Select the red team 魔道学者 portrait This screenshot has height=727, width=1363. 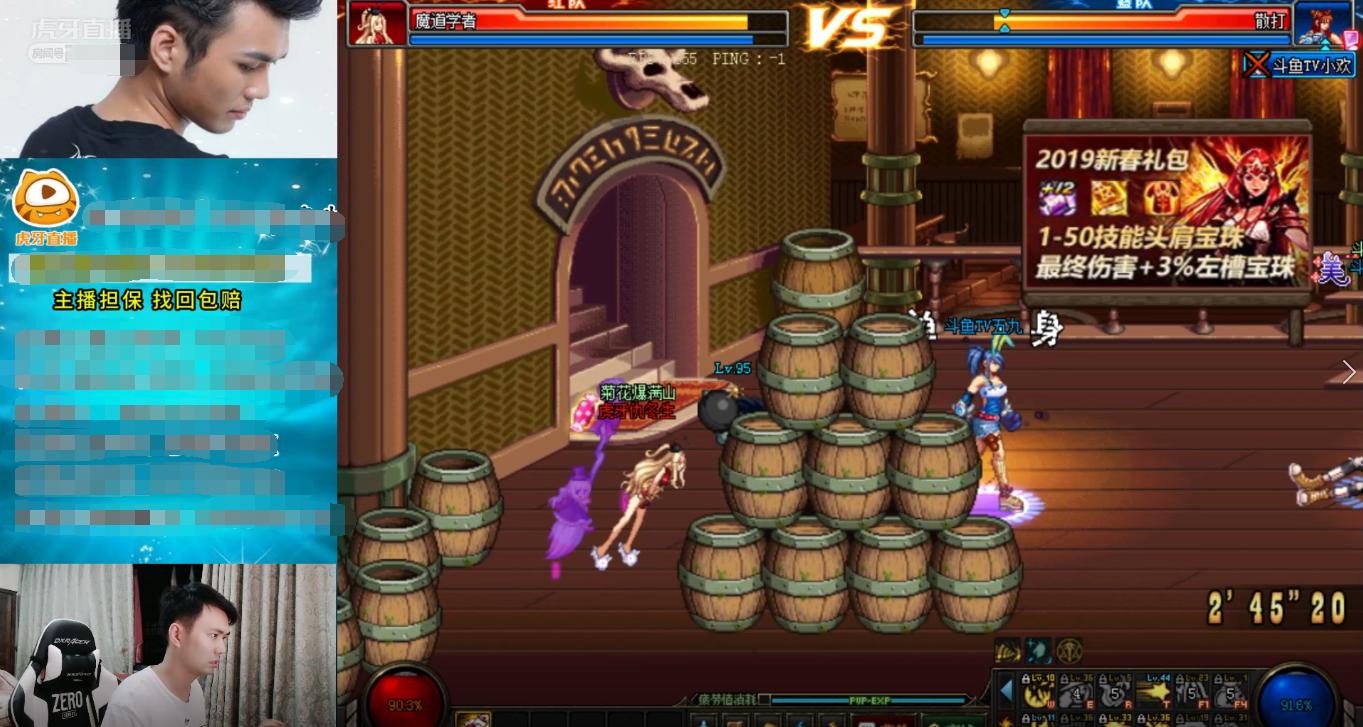point(378,24)
